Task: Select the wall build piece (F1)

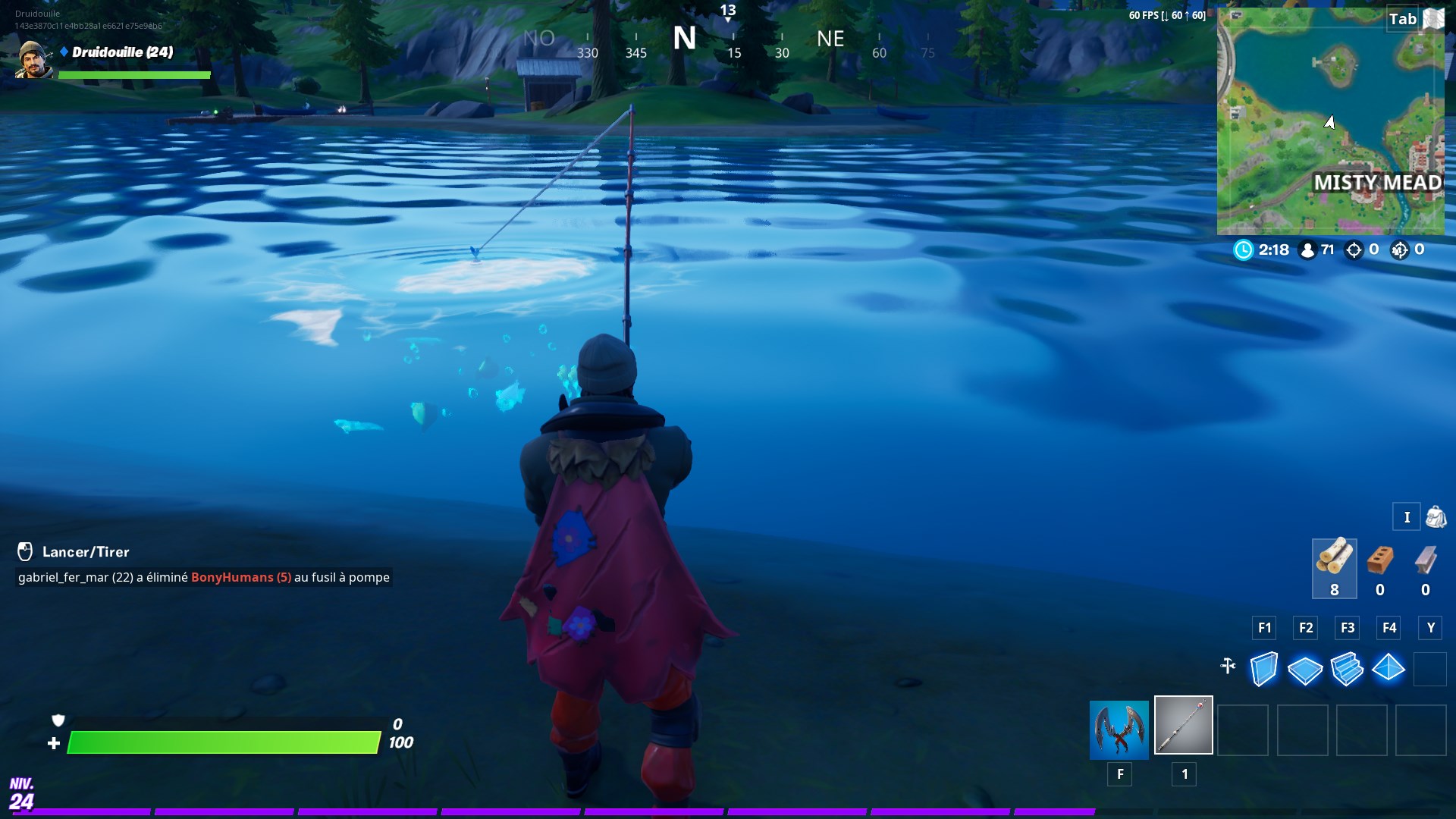Action: point(1263,670)
